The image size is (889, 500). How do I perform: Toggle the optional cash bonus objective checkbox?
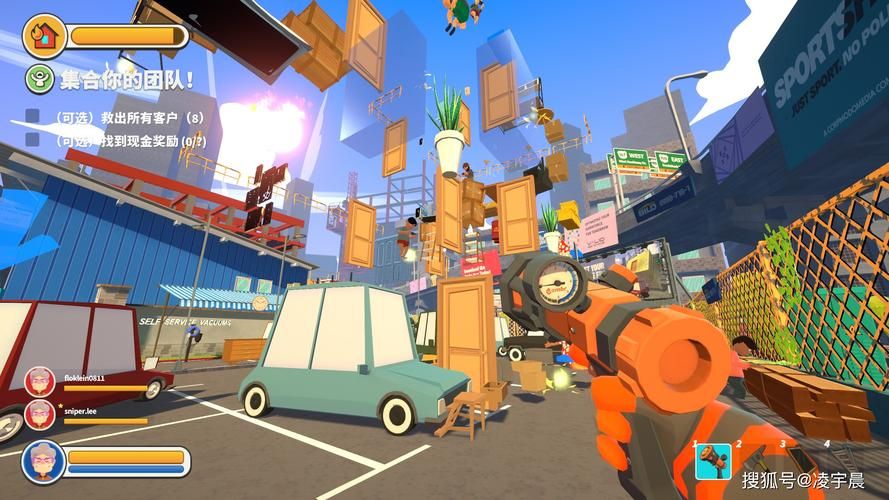click(x=33, y=142)
